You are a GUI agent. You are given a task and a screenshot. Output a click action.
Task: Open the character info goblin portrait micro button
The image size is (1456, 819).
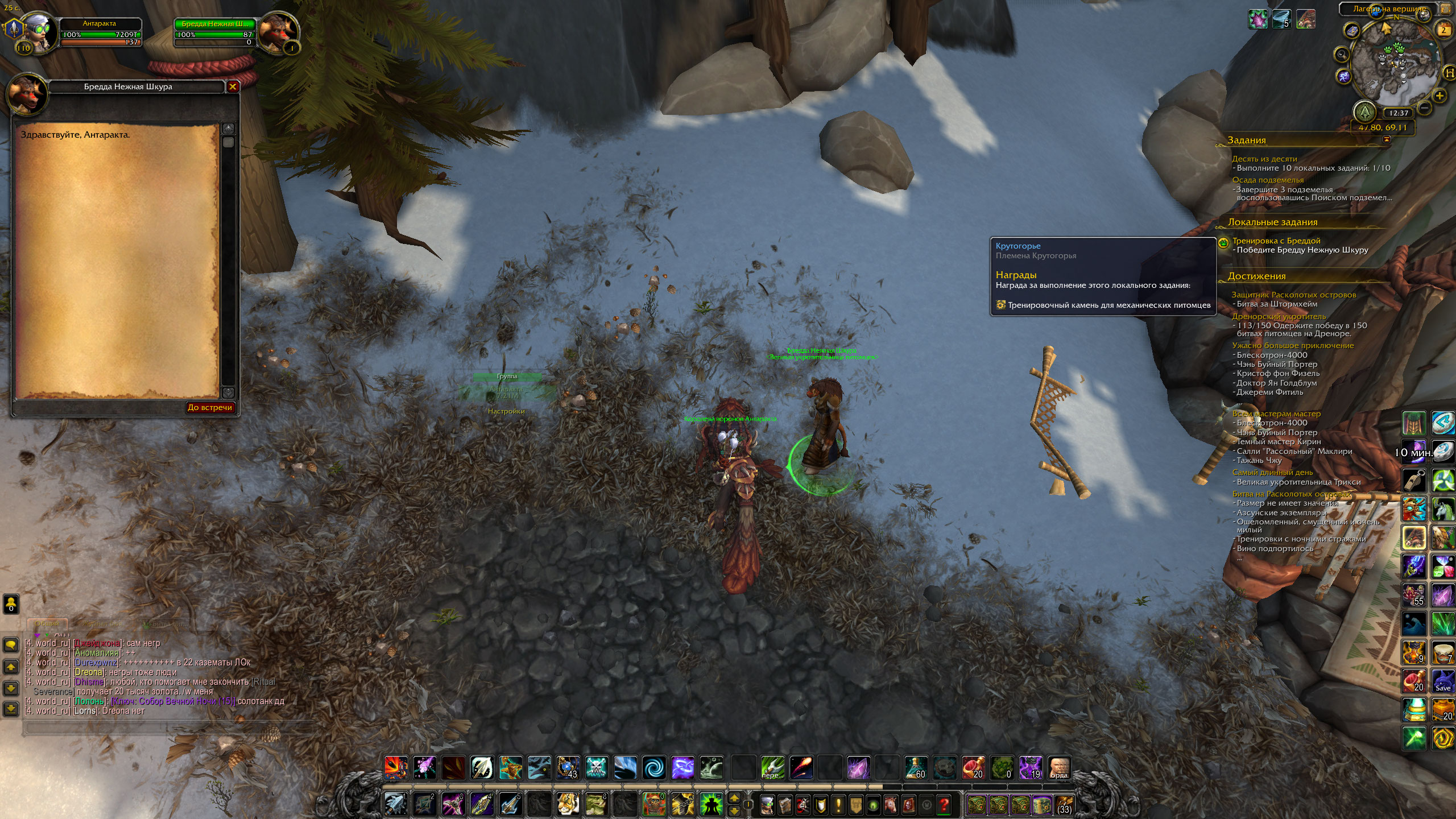767,804
